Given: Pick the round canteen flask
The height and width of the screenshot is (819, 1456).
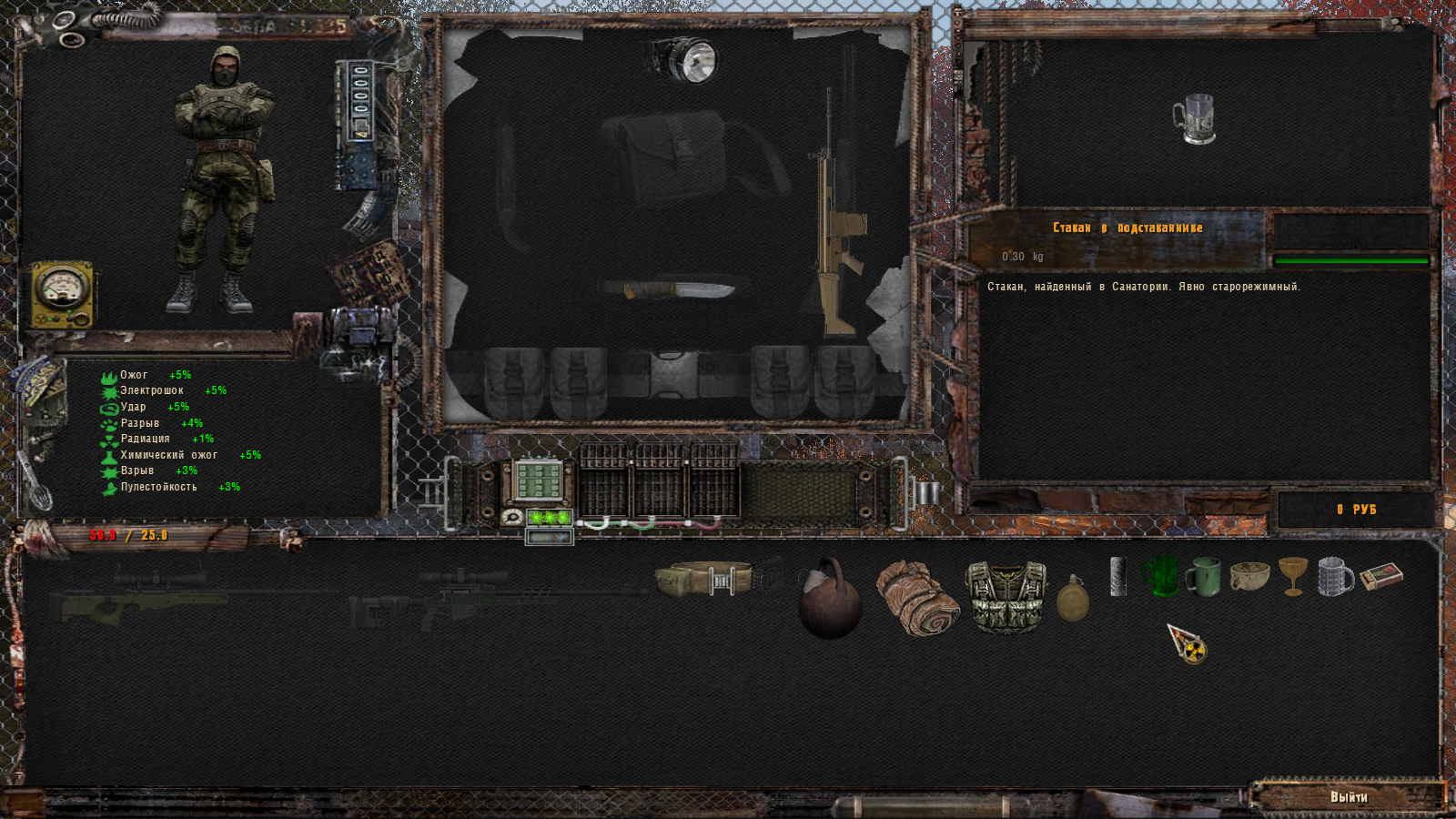Looking at the screenshot, I should pyautogui.click(x=1073, y=599).
